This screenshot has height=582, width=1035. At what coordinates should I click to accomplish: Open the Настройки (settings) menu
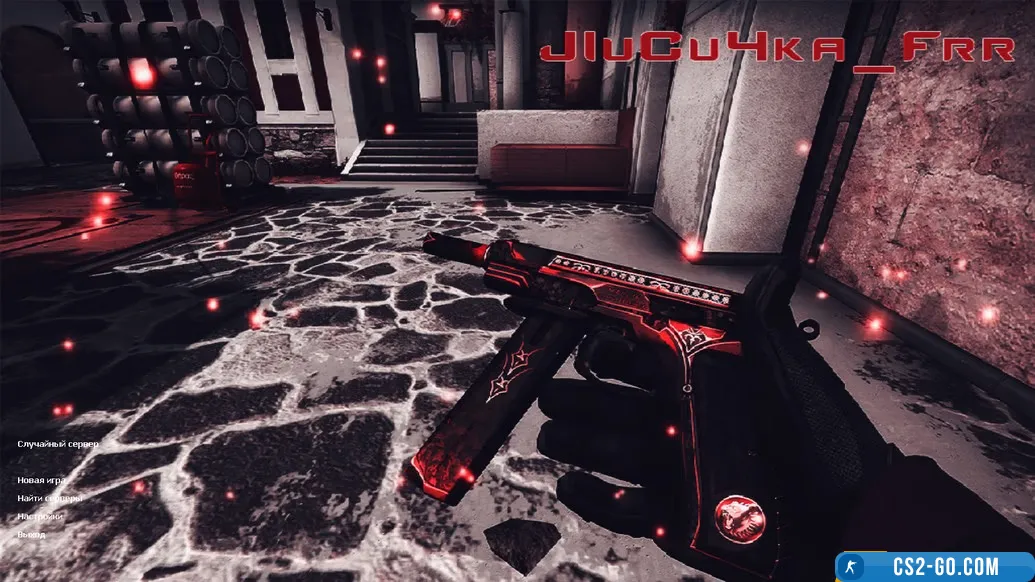coord(40,516)
